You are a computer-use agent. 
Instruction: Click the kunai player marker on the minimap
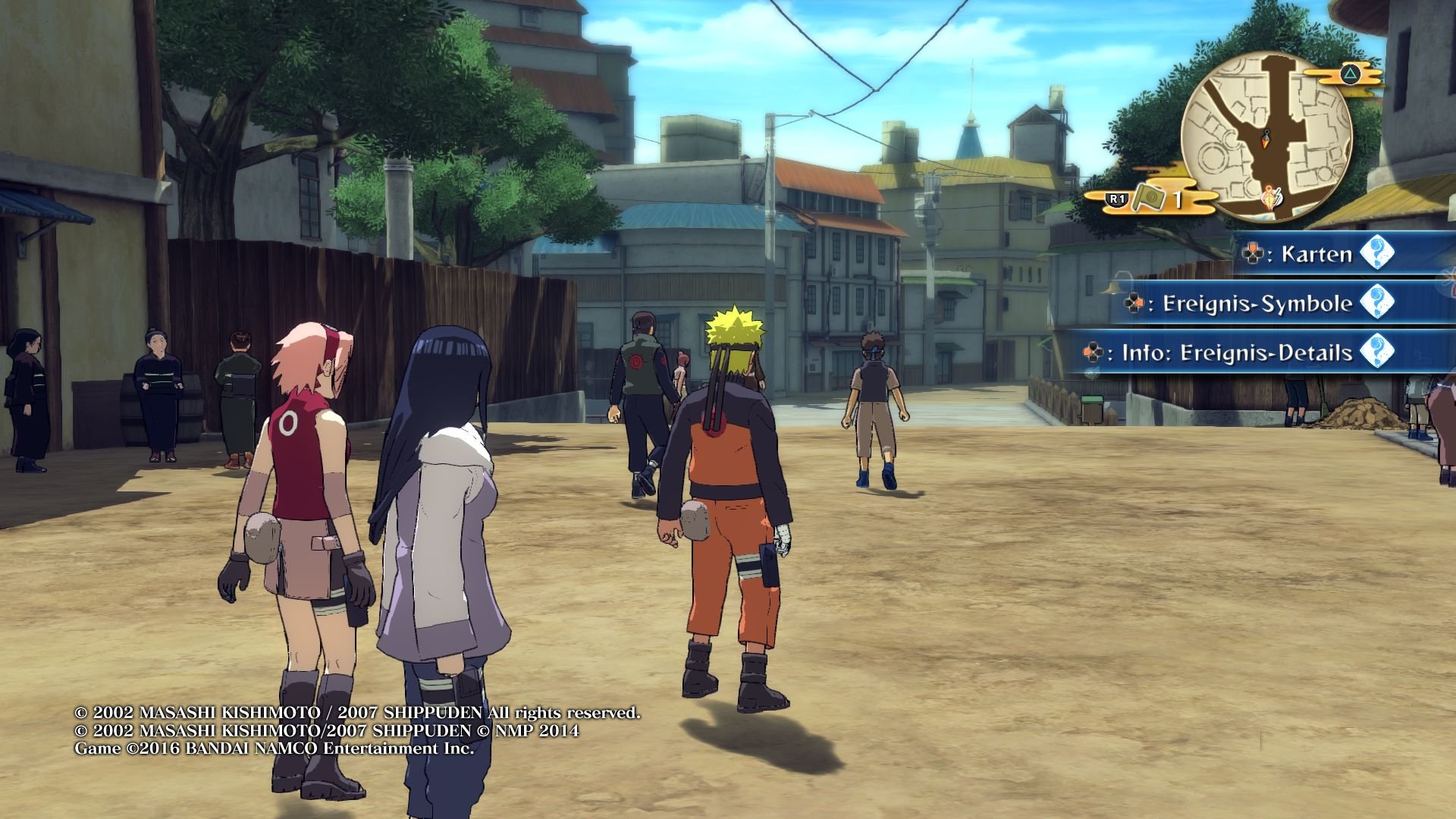[x=1266, y=140]
